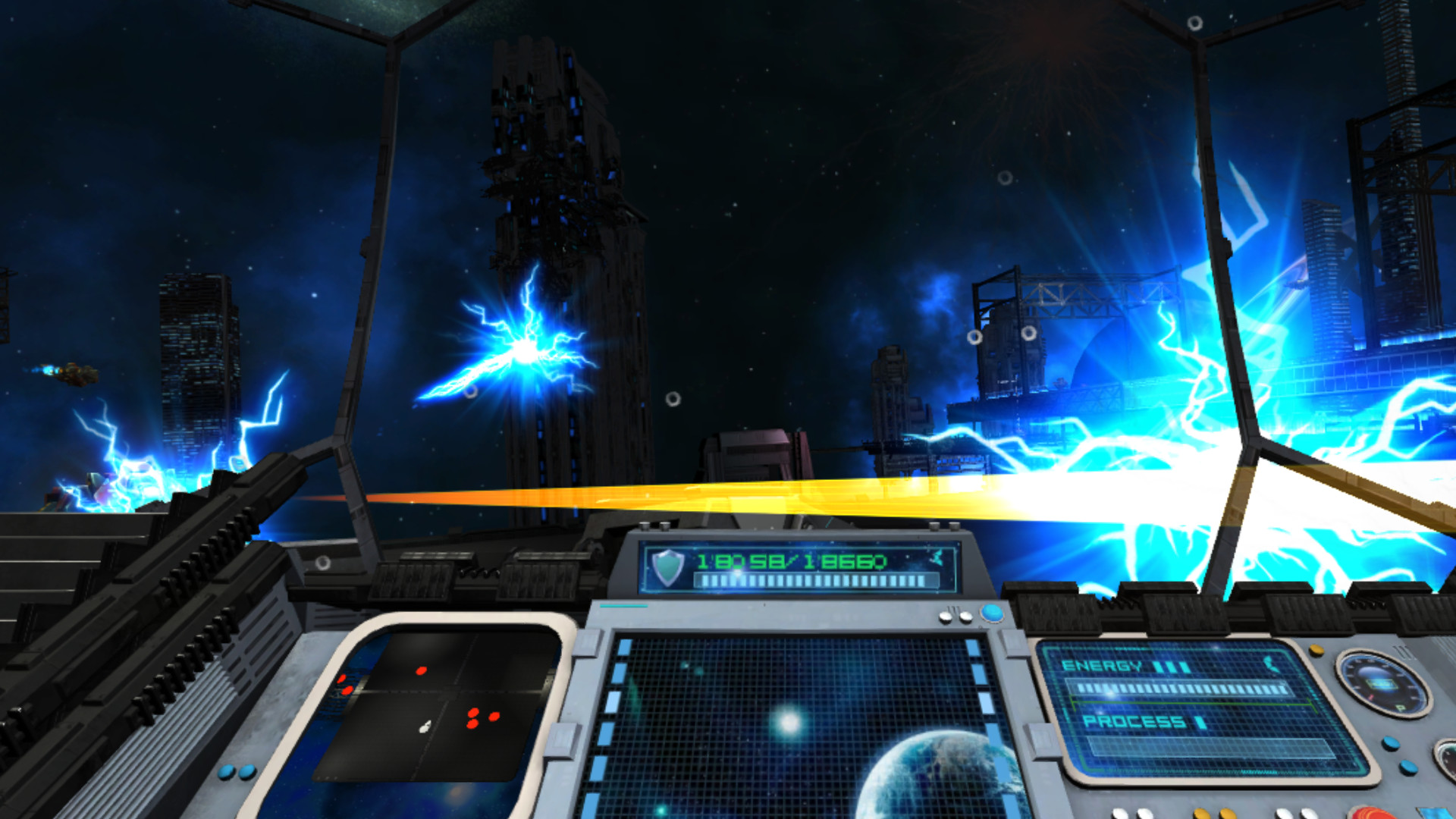
Task: Toggle the cyan button below the gauge
Action: pyautogui.click(x=1391, y=744)
